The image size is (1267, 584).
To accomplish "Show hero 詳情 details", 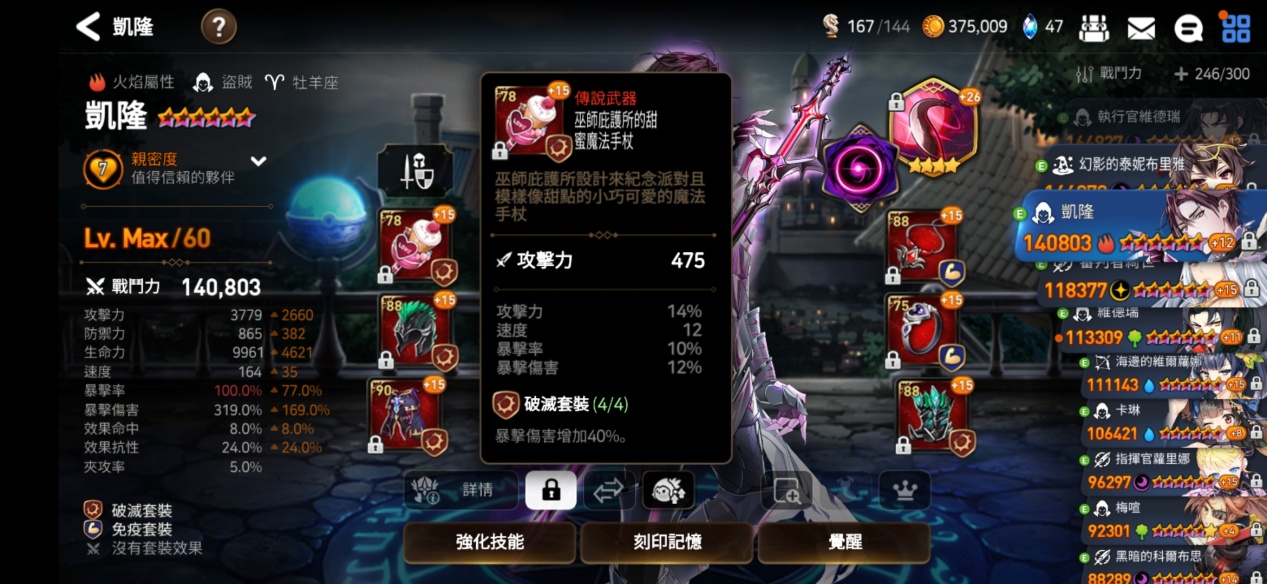I will [x=462, y=490].
